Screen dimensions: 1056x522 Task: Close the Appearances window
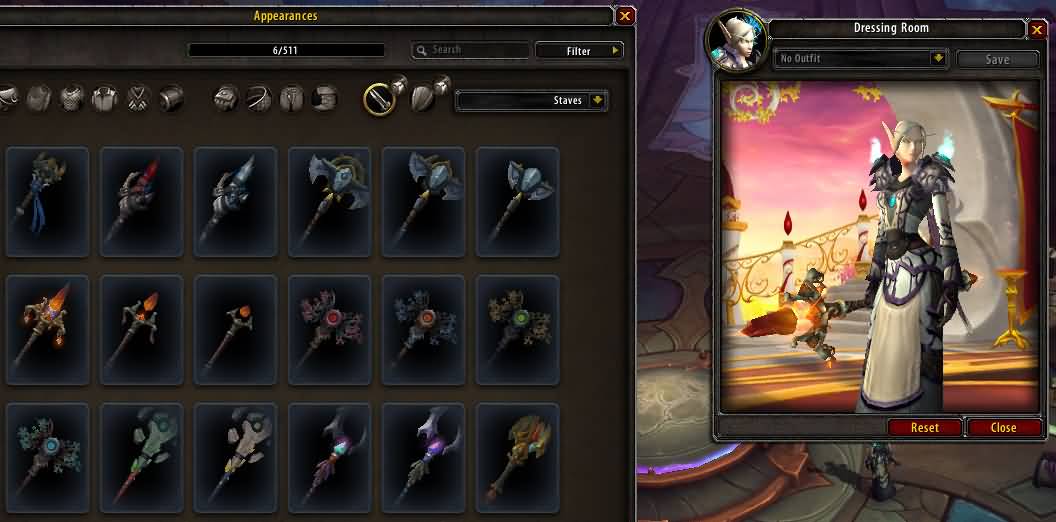625,16
